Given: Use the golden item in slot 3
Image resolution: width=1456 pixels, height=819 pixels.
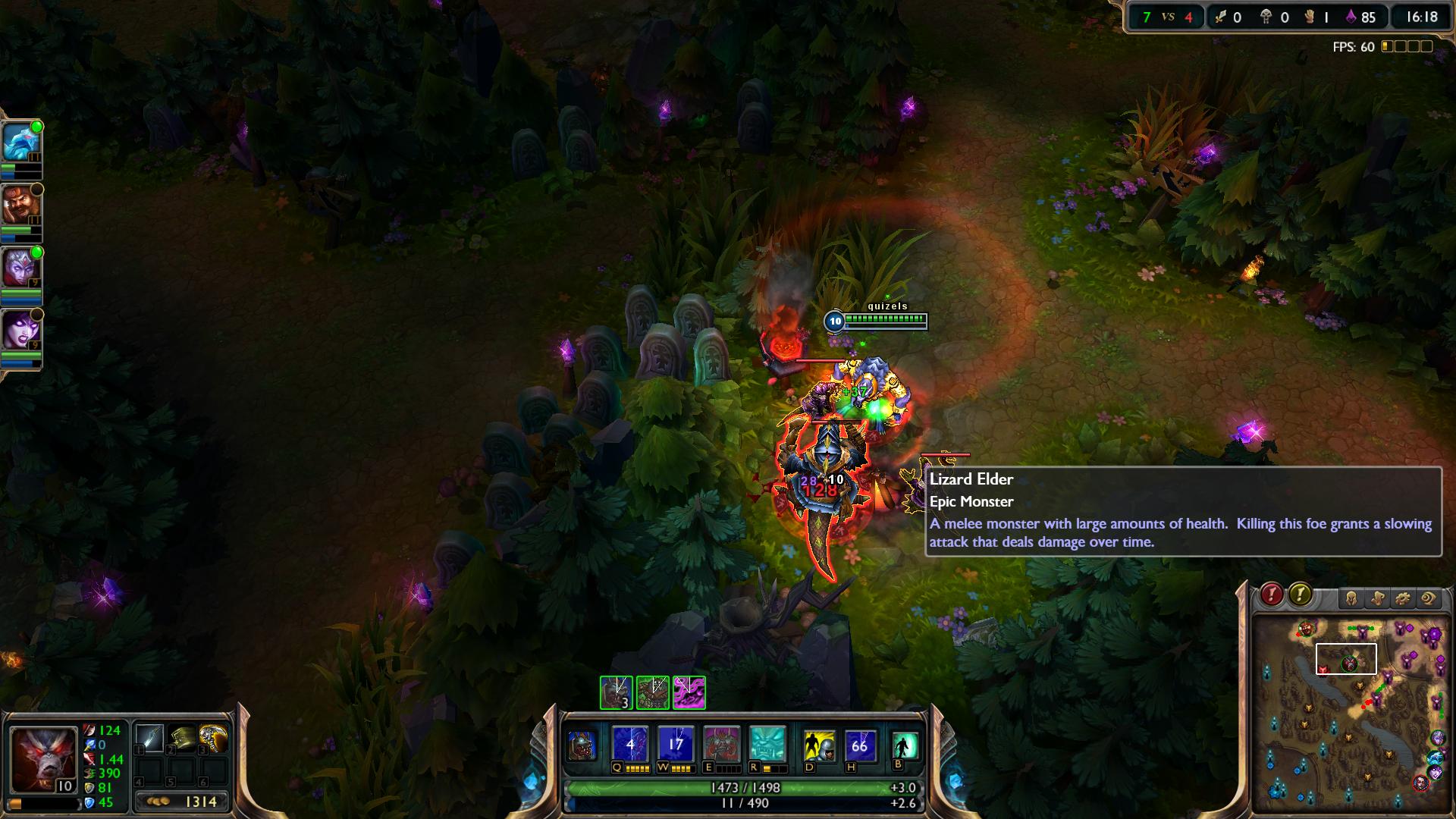Looking at the screenshot, I should (x=214, y=738).
